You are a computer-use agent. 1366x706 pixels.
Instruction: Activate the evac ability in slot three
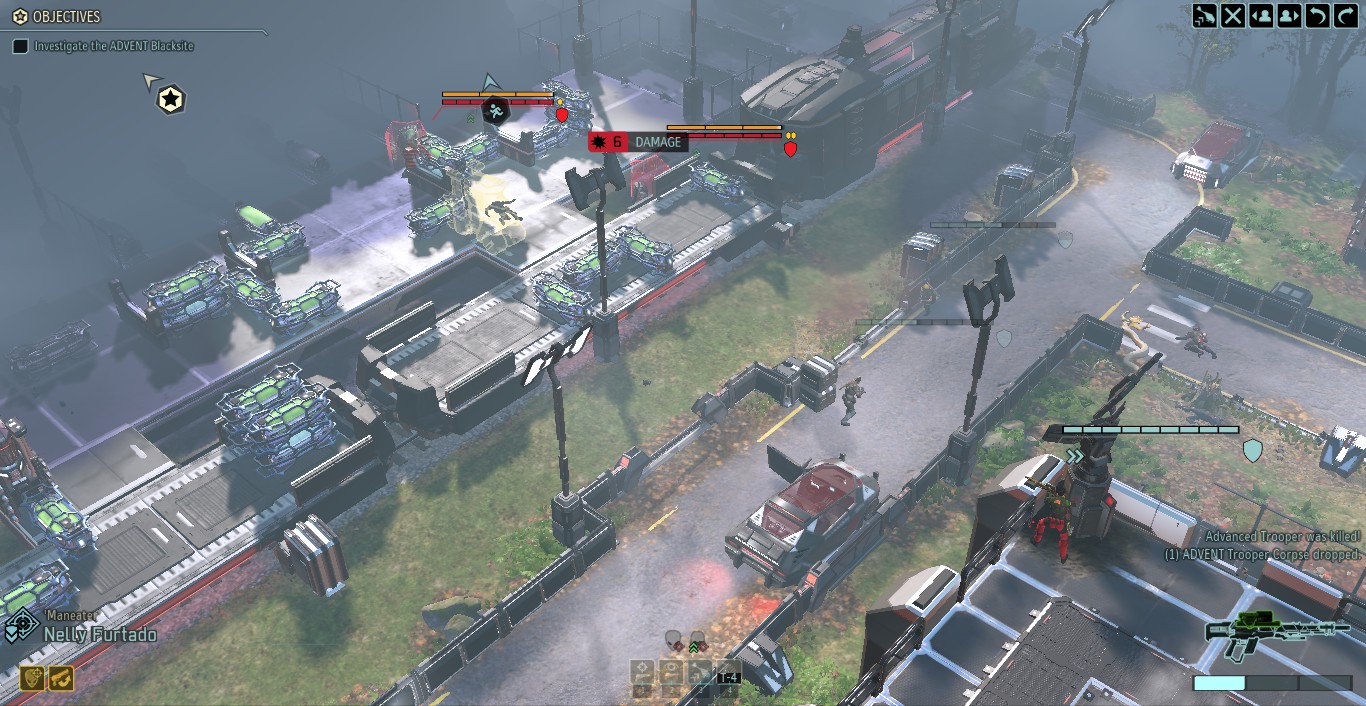[x=700, y=672]
